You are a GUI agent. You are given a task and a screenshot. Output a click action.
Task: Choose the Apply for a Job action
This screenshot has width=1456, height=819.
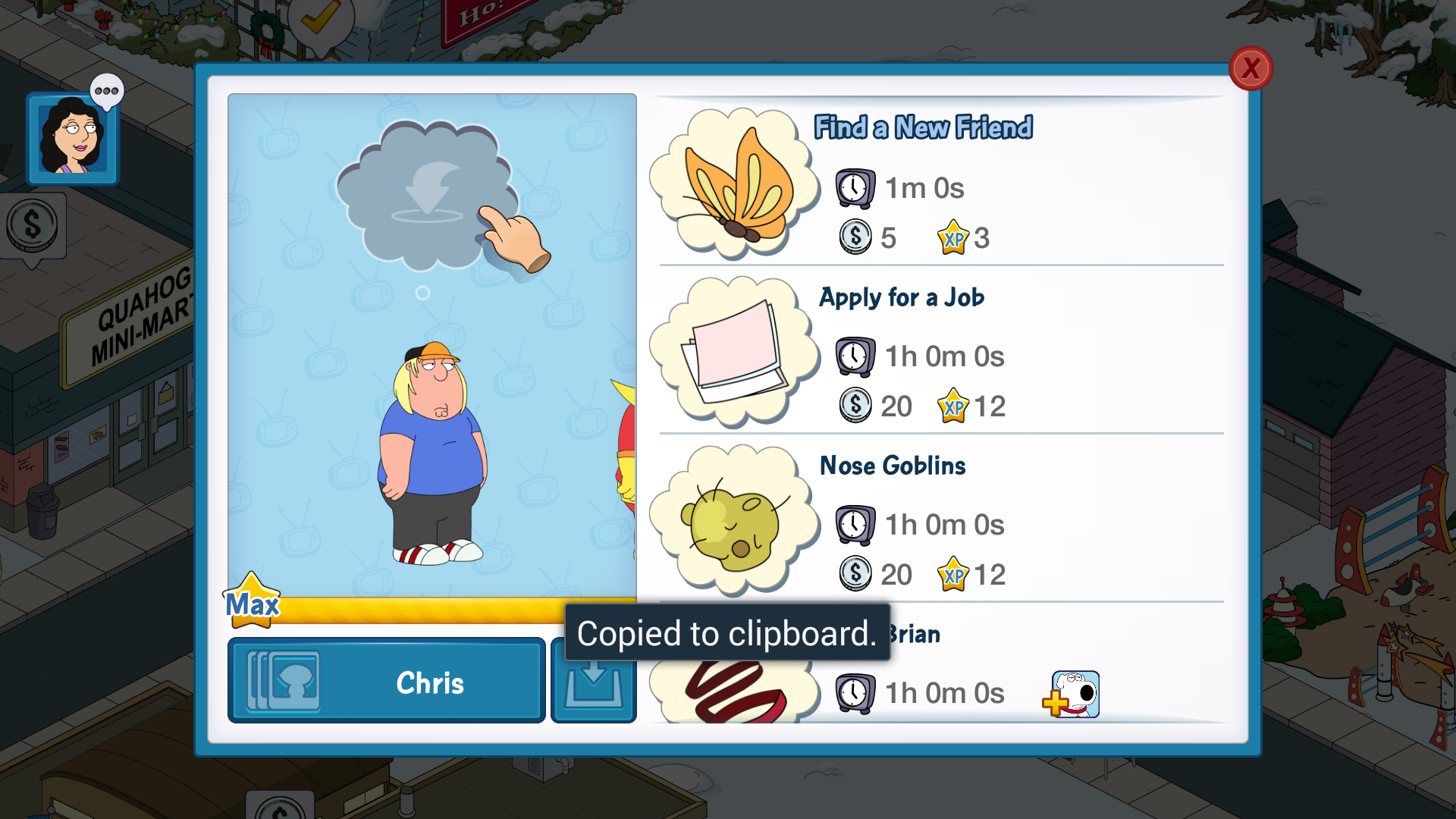940,352
